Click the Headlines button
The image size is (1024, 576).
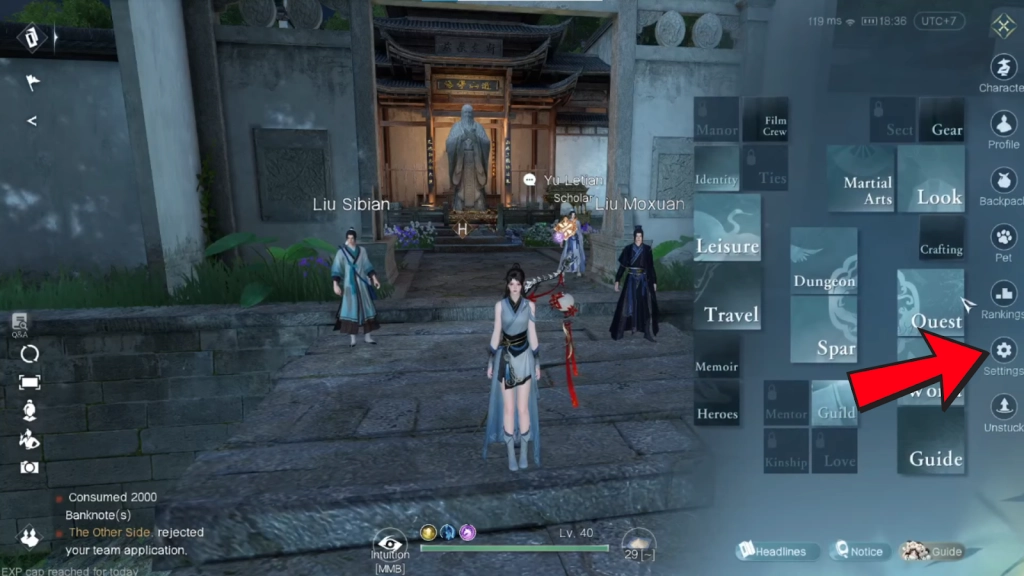pos(779,551)
